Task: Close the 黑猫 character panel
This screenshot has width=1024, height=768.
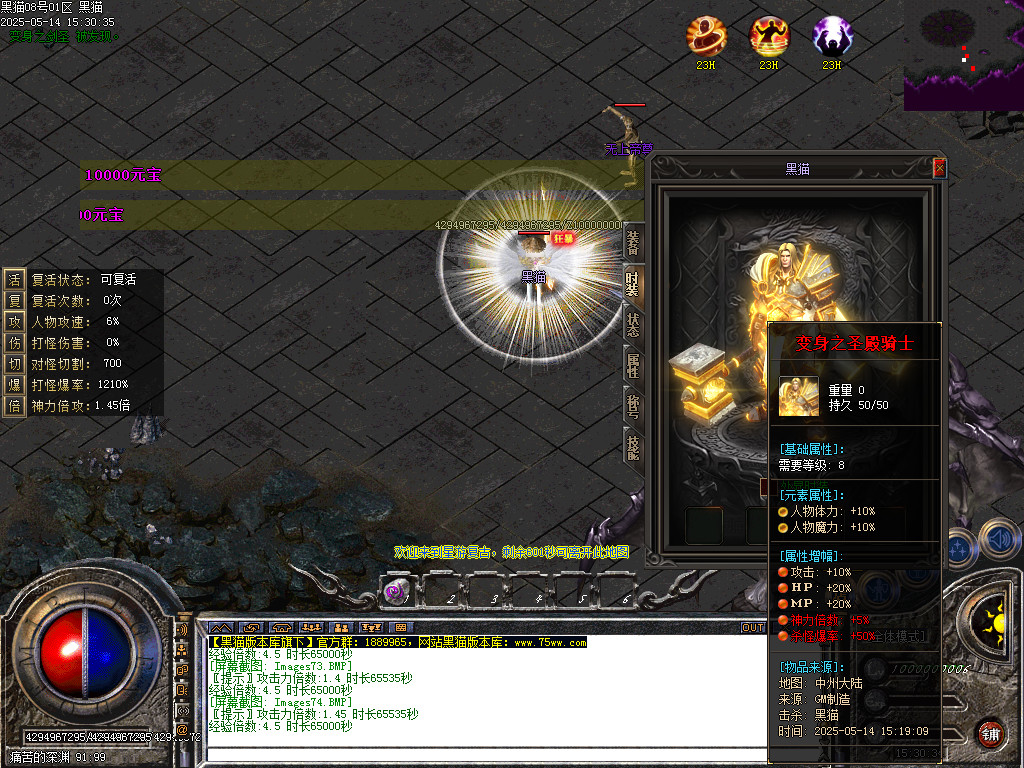Action: [939, 168]
